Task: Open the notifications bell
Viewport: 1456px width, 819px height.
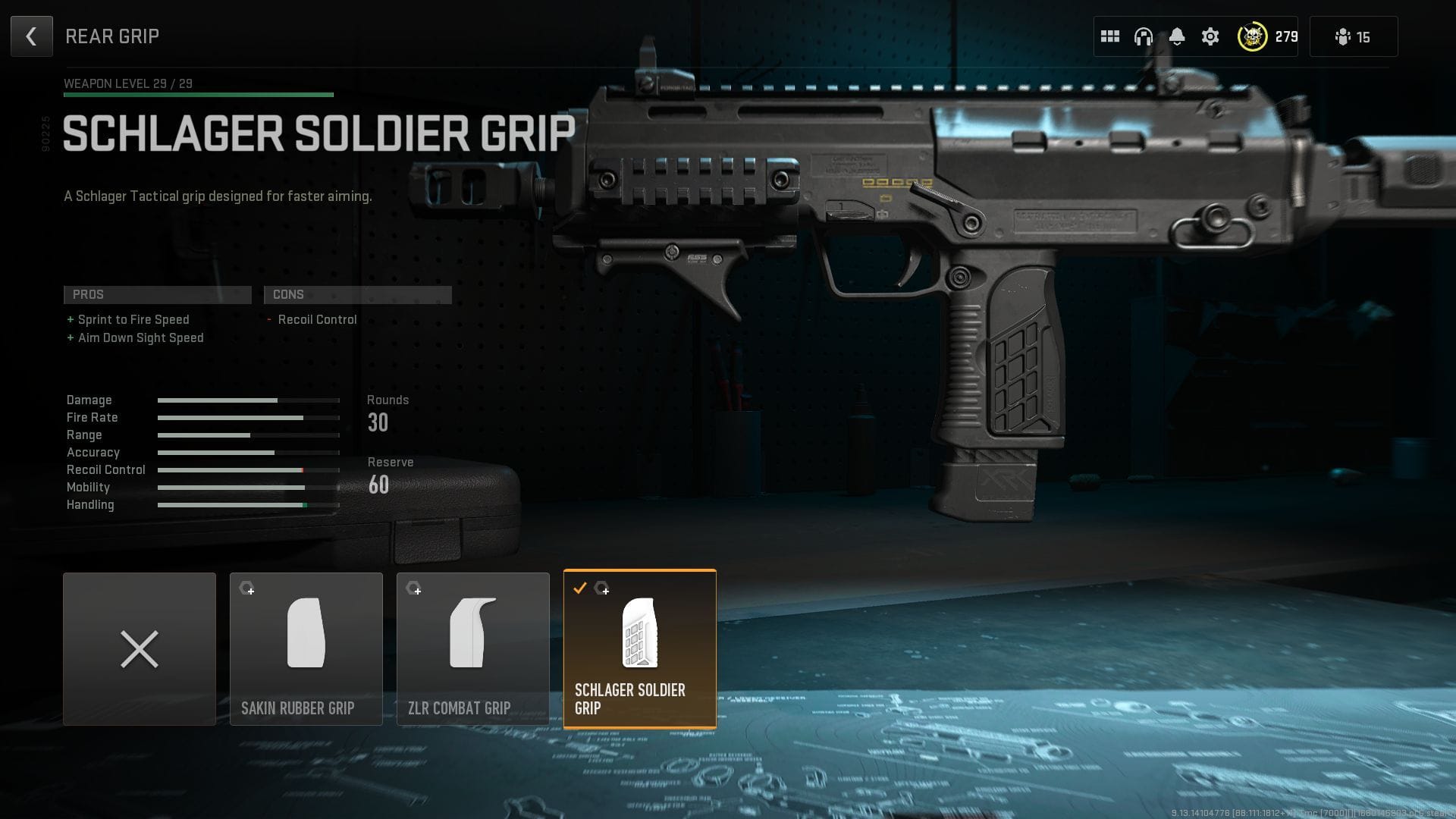Action: pyautogui.click(x=1177, y=34)
